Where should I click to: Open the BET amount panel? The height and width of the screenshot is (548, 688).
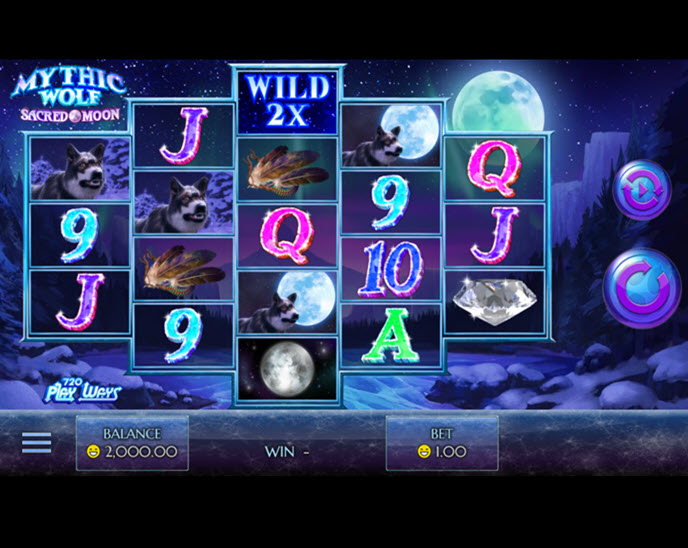click(x=442, y=443)
